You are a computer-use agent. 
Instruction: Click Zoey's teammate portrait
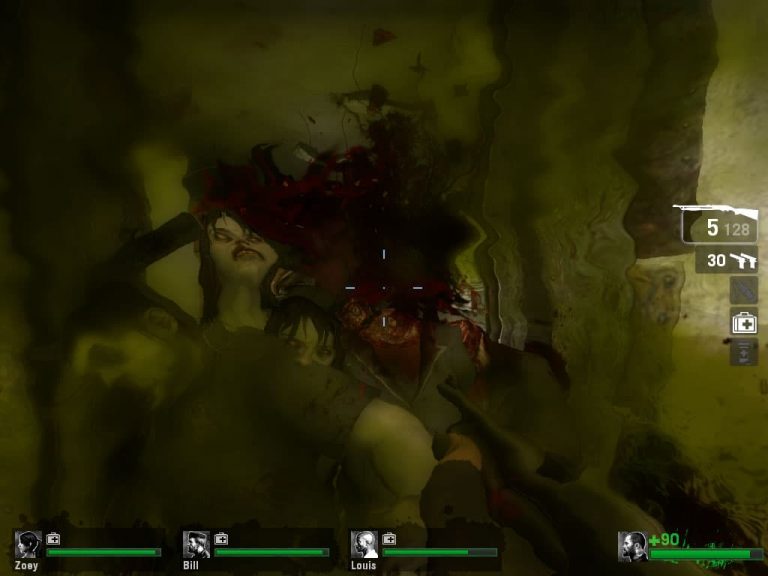click(27, 545)
